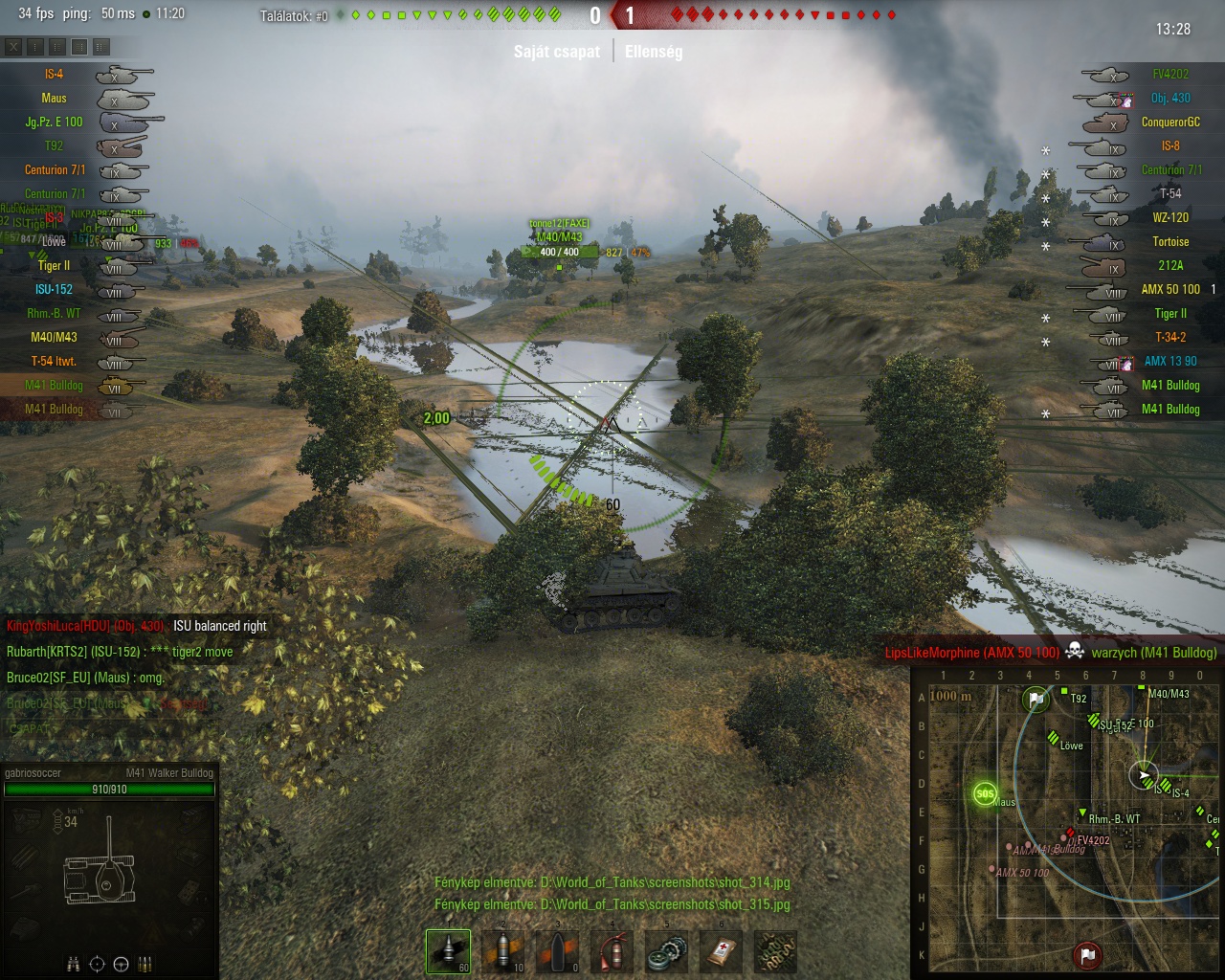The height and width of the screenshot is (980, 1225).
Task: Select IS-4 in the allied team list
Action: [54, 74]
